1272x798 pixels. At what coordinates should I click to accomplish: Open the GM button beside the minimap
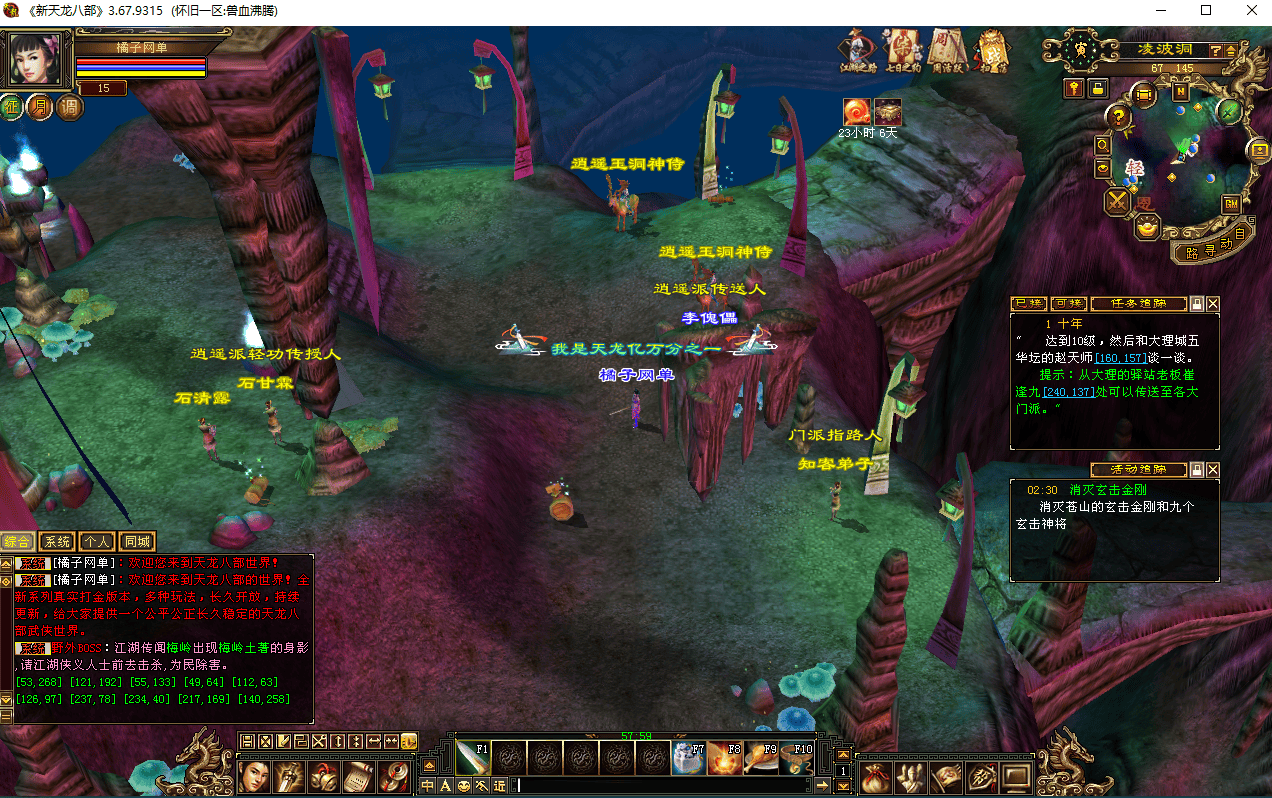(1231, 203)
